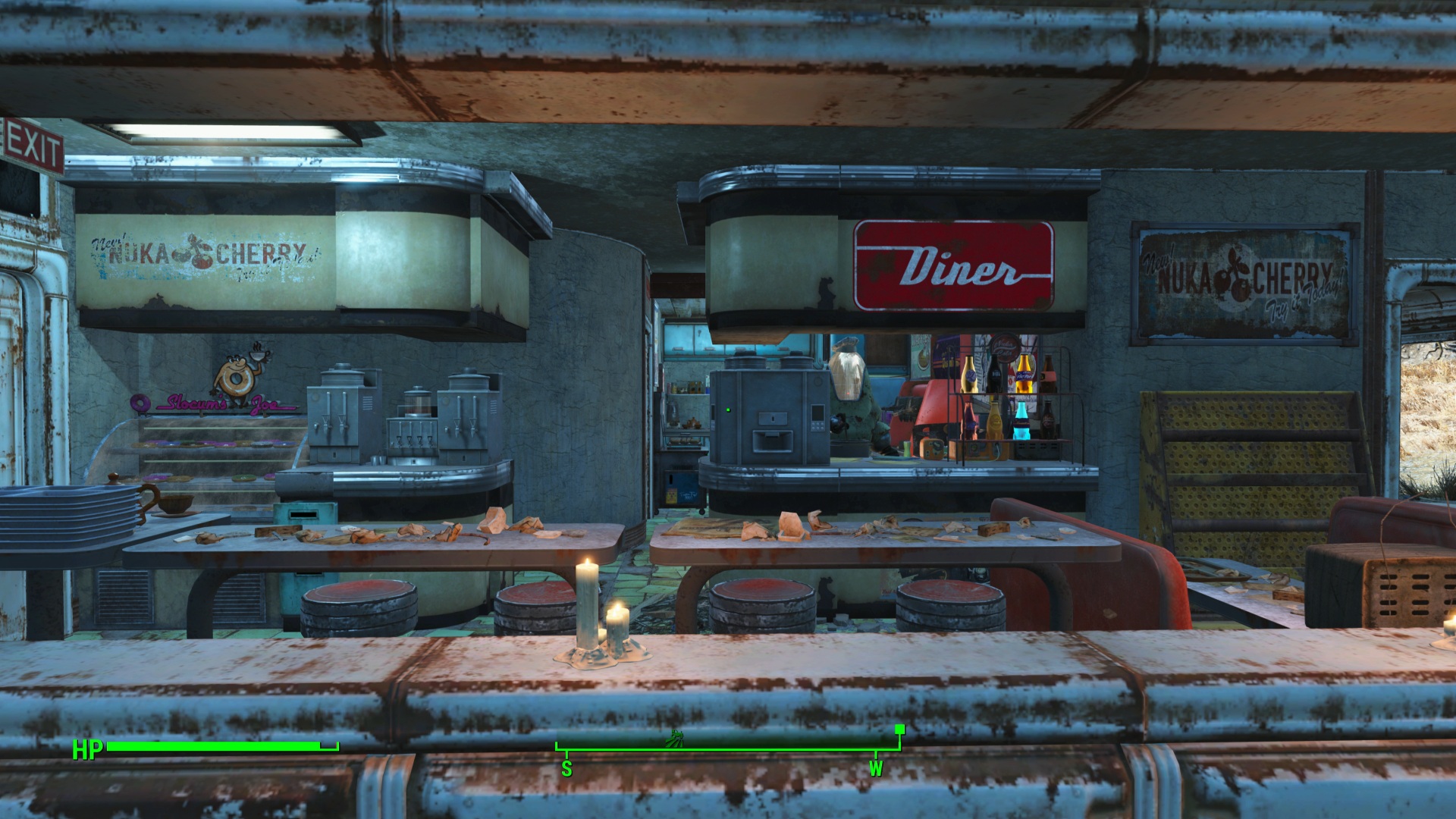Screen dimensions: 1456x819
Task: Click the W heading on the compass
Action: click(876, 768)
